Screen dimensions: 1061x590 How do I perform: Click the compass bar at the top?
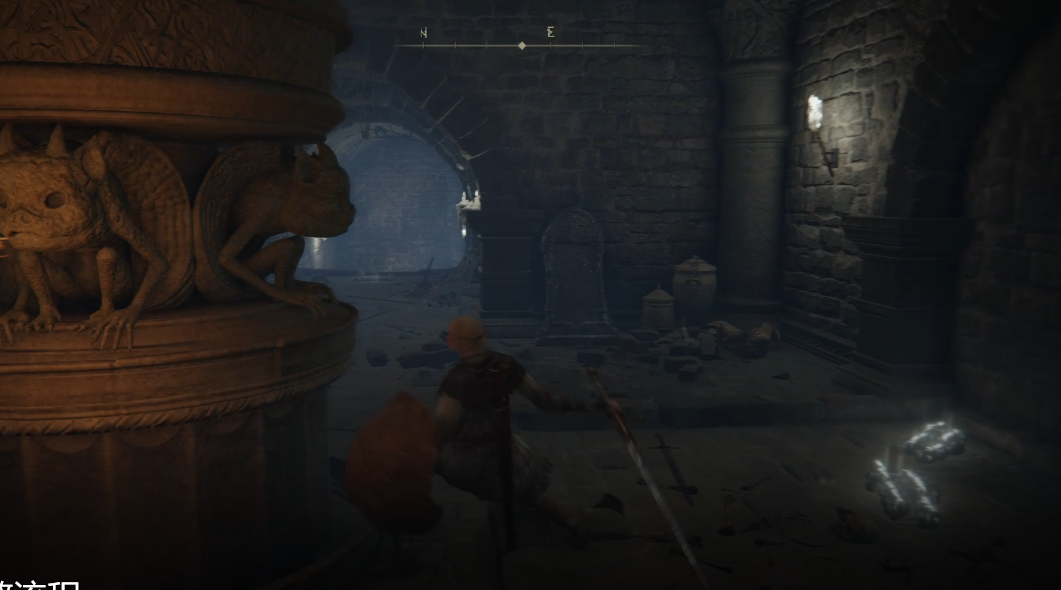pos(521,44)
